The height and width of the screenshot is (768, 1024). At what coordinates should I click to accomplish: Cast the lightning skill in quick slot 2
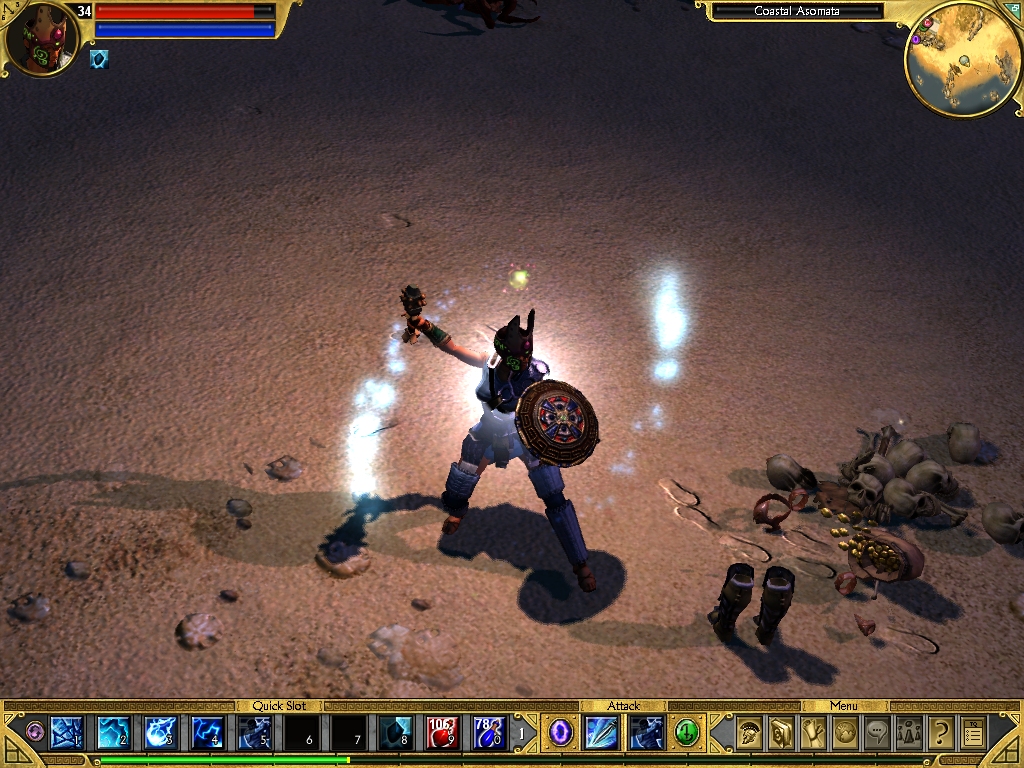(113, 733)
